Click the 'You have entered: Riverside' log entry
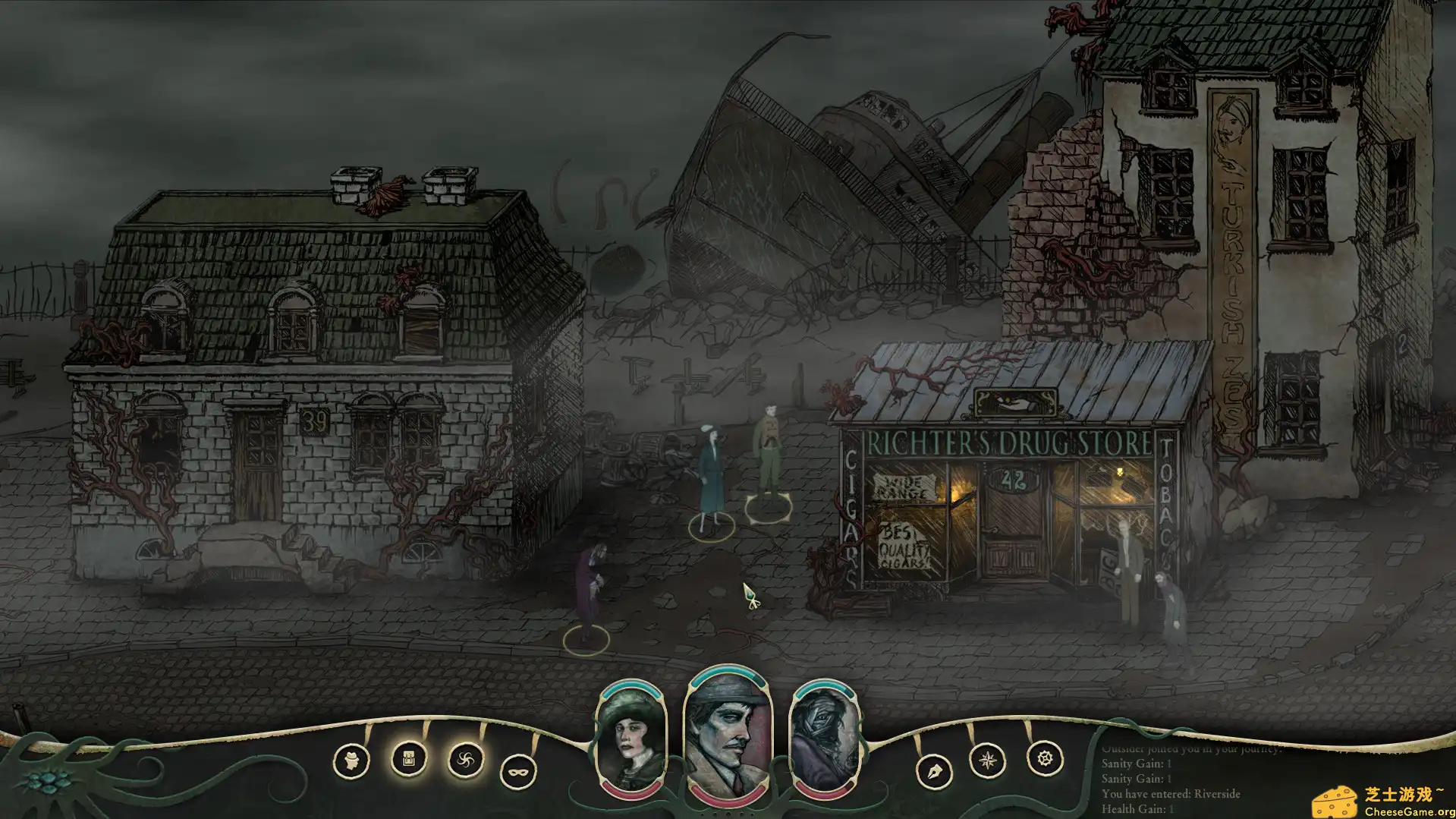The image size is (1456, 819). pos(1171,795)
